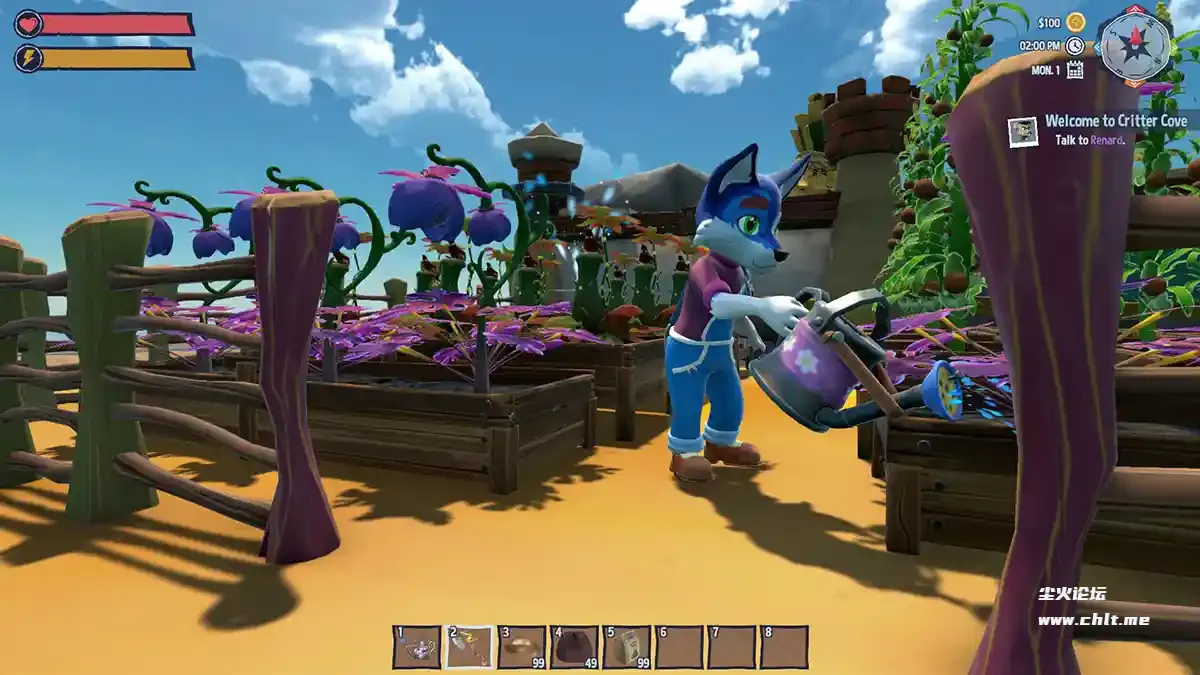Click the compass in the corner

1133,45
